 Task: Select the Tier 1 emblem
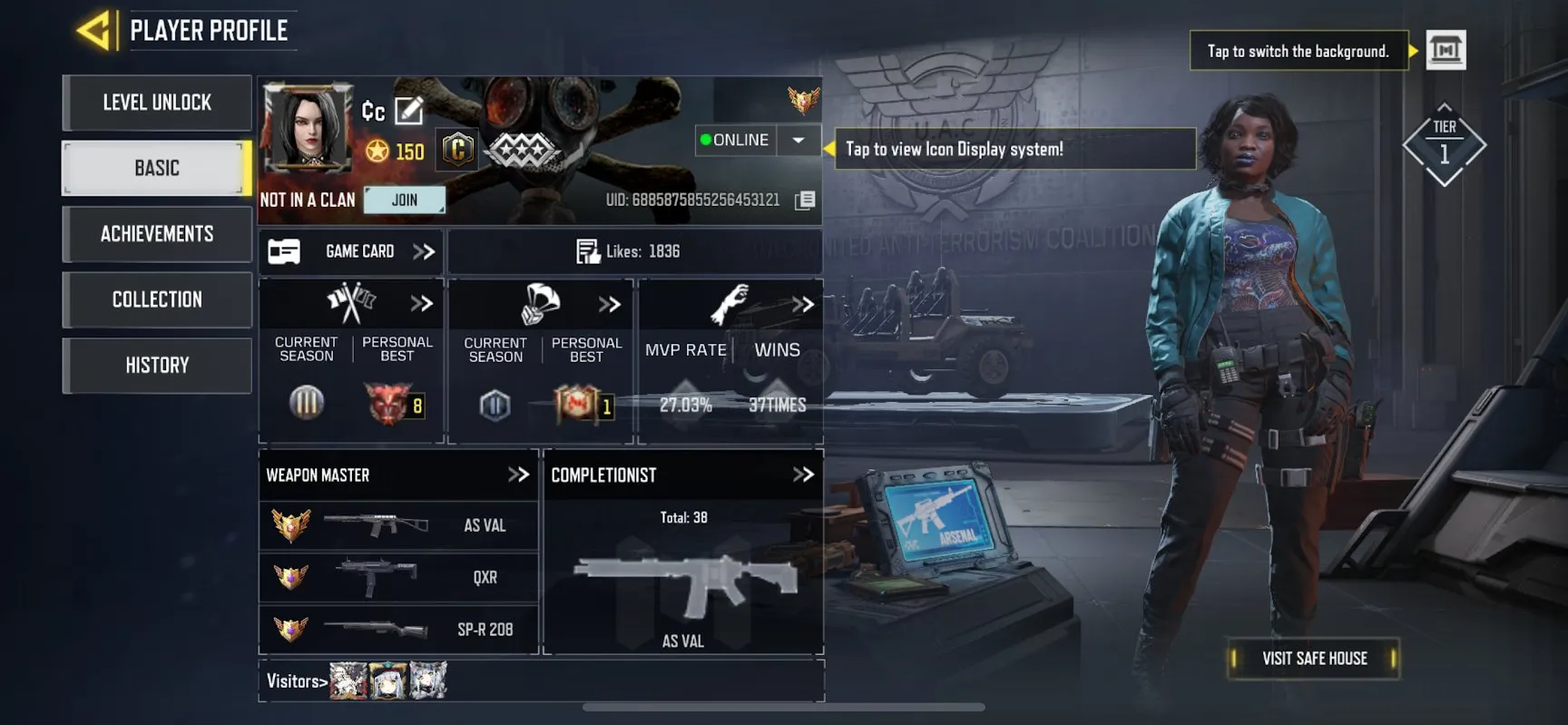tap(1445, 143)
